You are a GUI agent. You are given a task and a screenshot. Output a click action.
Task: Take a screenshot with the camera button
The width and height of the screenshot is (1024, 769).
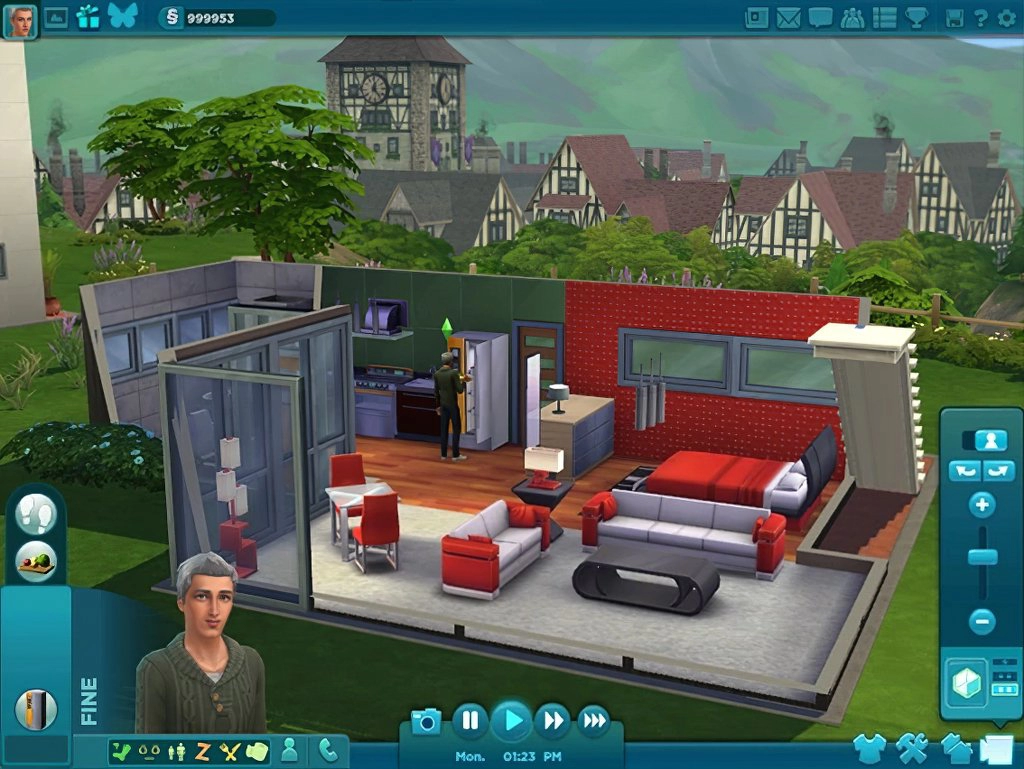426,721
